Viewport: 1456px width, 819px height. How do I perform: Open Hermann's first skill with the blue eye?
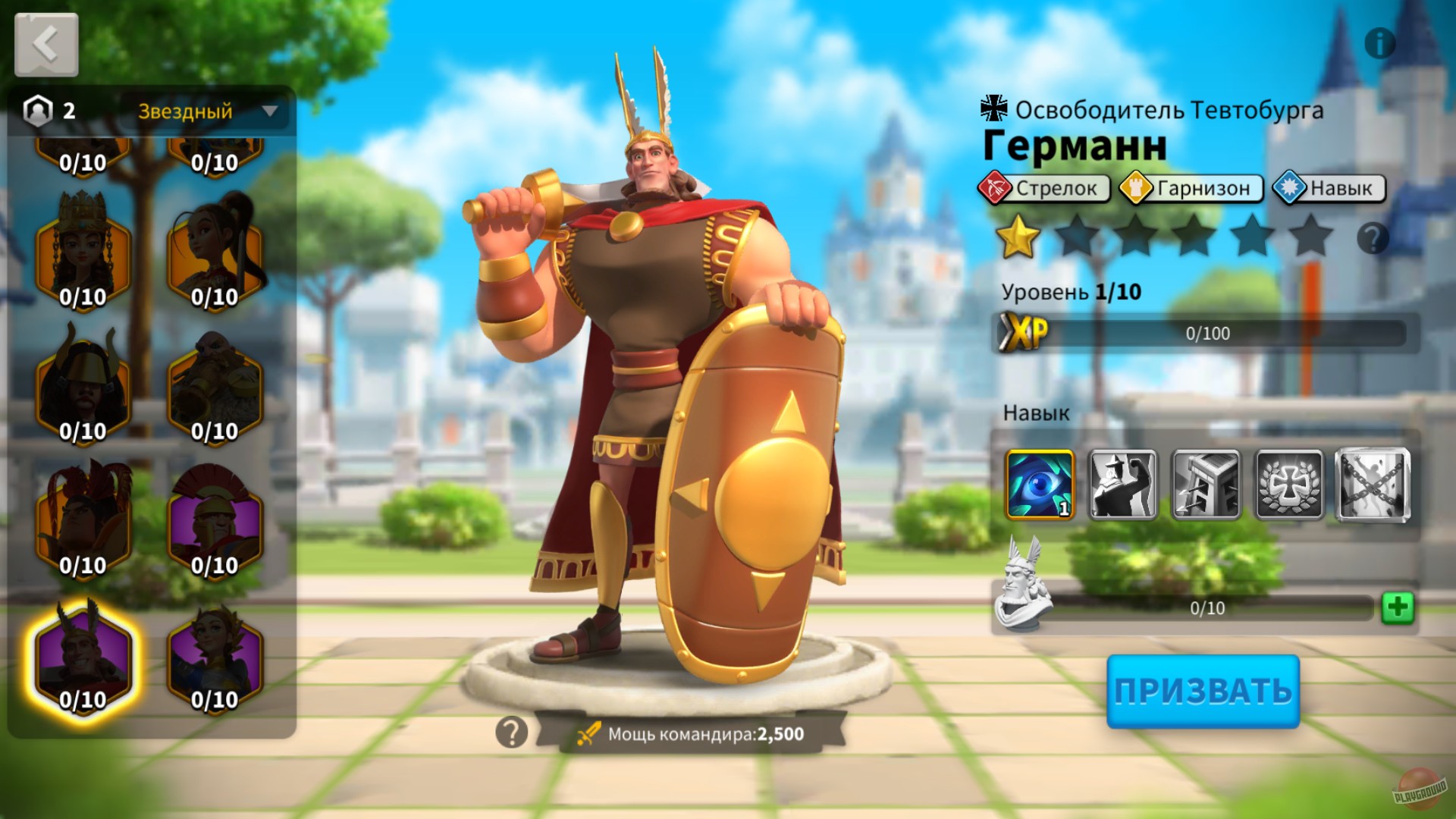1040,485
